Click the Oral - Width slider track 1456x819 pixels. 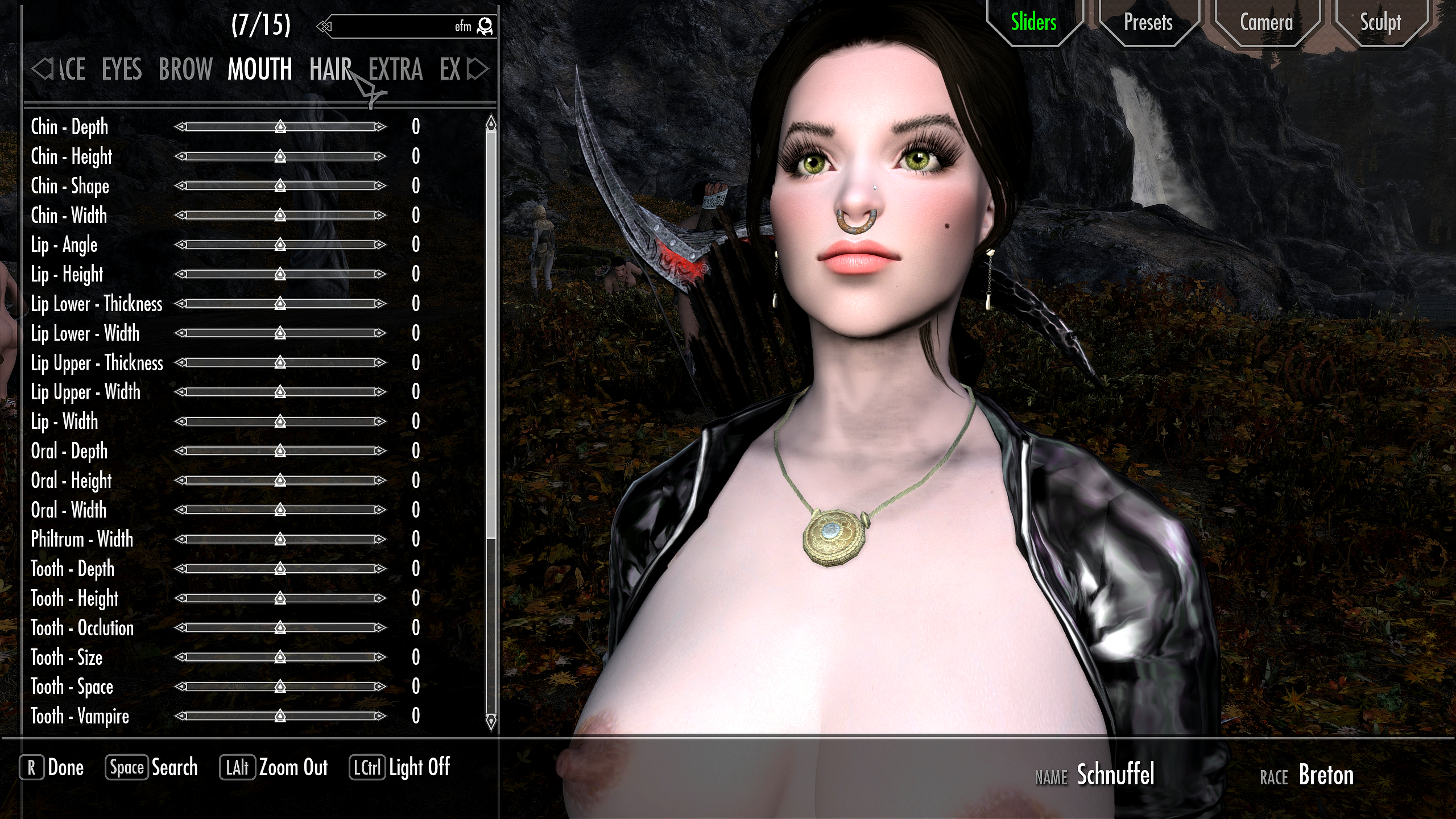pyautogui.click(x=280, y=510)
